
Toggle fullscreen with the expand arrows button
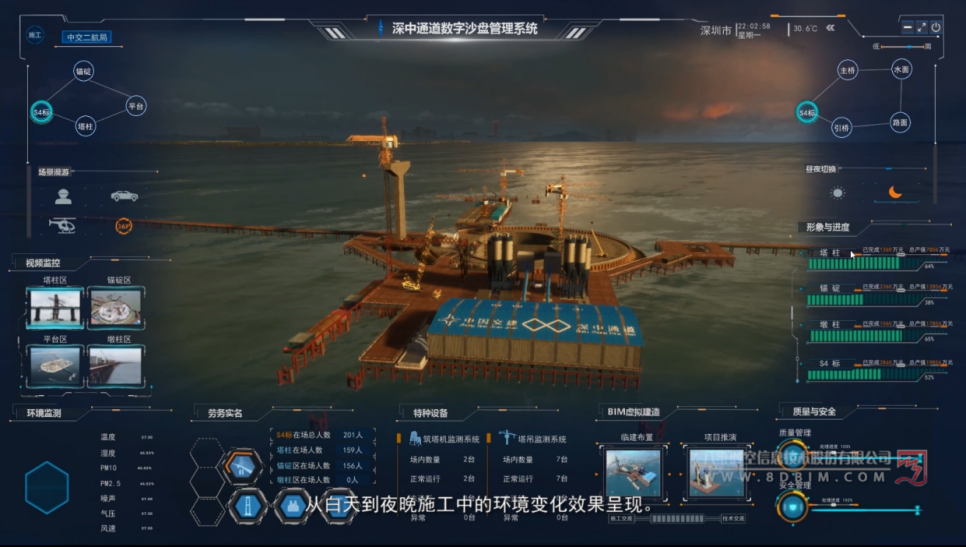921,28
